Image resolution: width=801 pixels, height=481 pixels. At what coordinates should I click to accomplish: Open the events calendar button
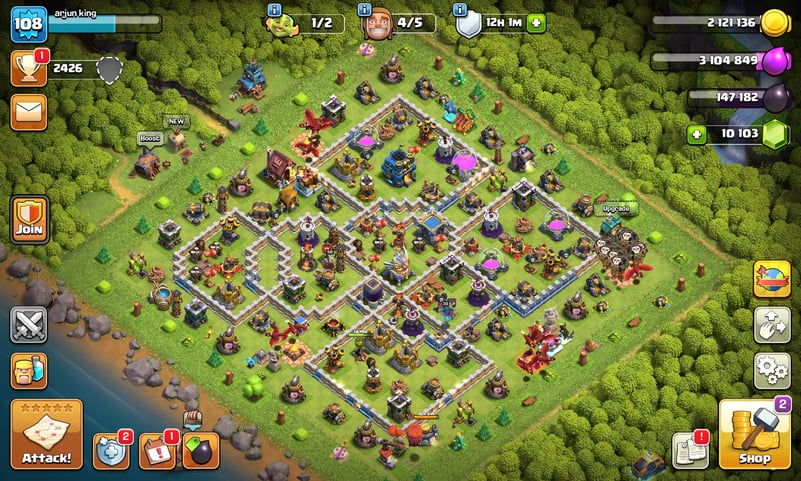point(157,451)
